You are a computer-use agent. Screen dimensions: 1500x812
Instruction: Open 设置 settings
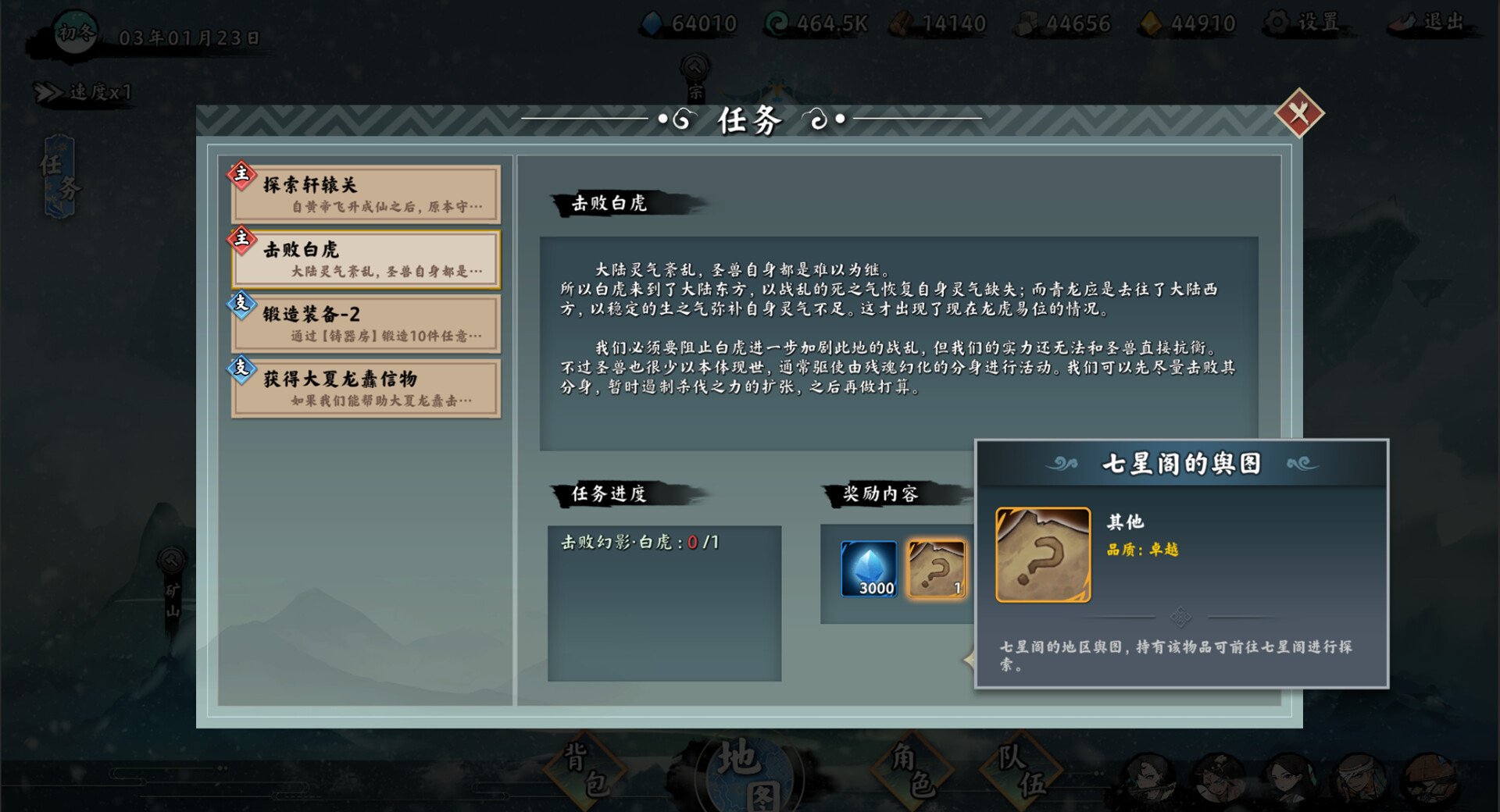click(1305, 23)
